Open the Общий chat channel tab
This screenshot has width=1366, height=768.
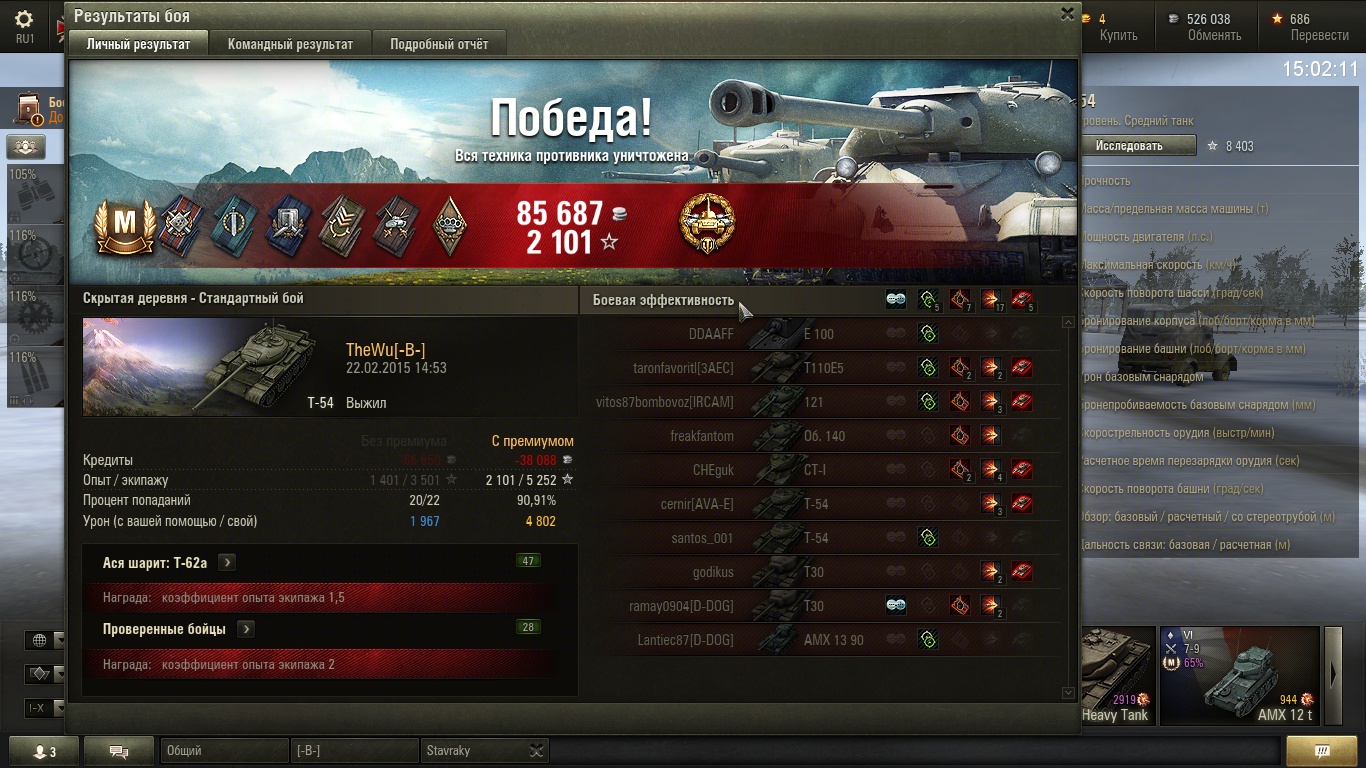click(x=224, y=751)
